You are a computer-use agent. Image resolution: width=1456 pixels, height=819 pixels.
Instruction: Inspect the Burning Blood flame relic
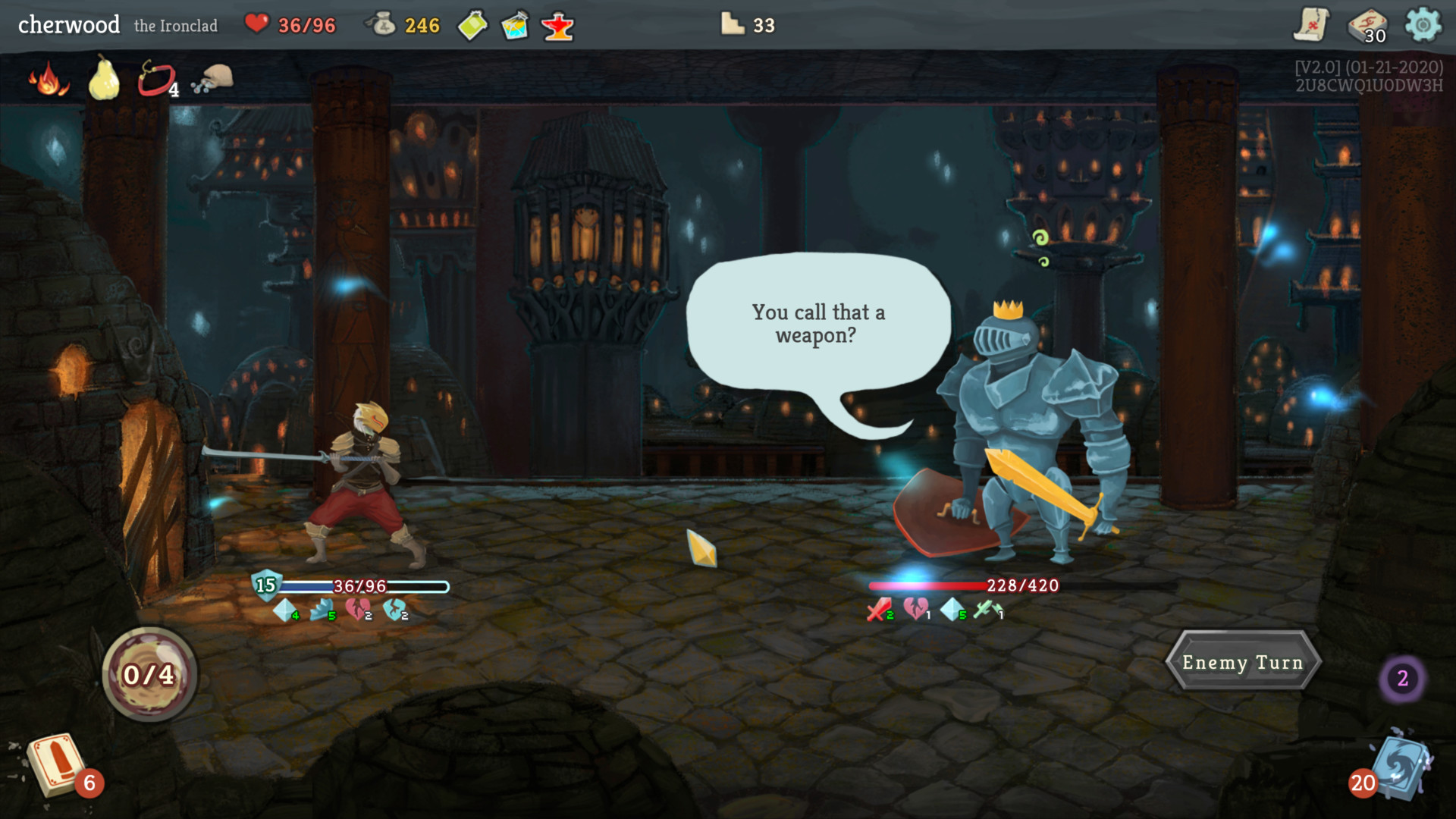49,80
